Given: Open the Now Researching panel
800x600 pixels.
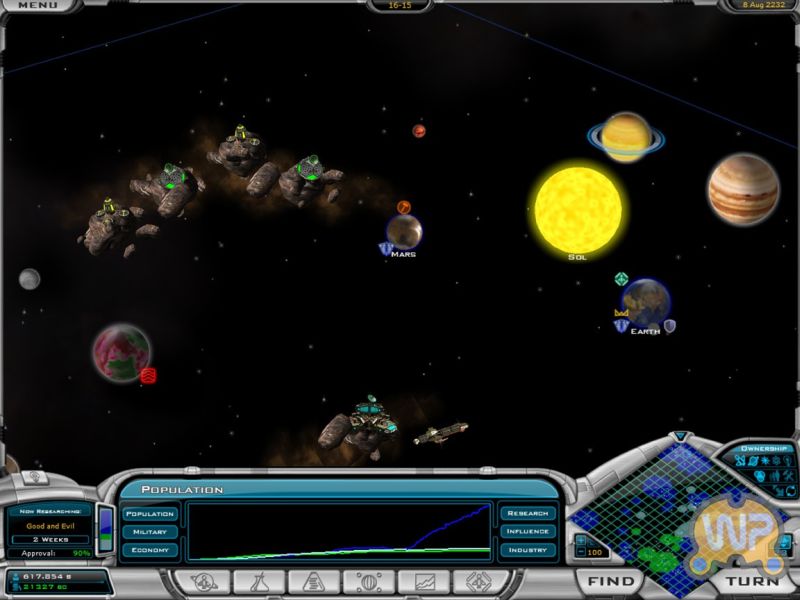Looking at the screenshot, I should pos(50,526).
